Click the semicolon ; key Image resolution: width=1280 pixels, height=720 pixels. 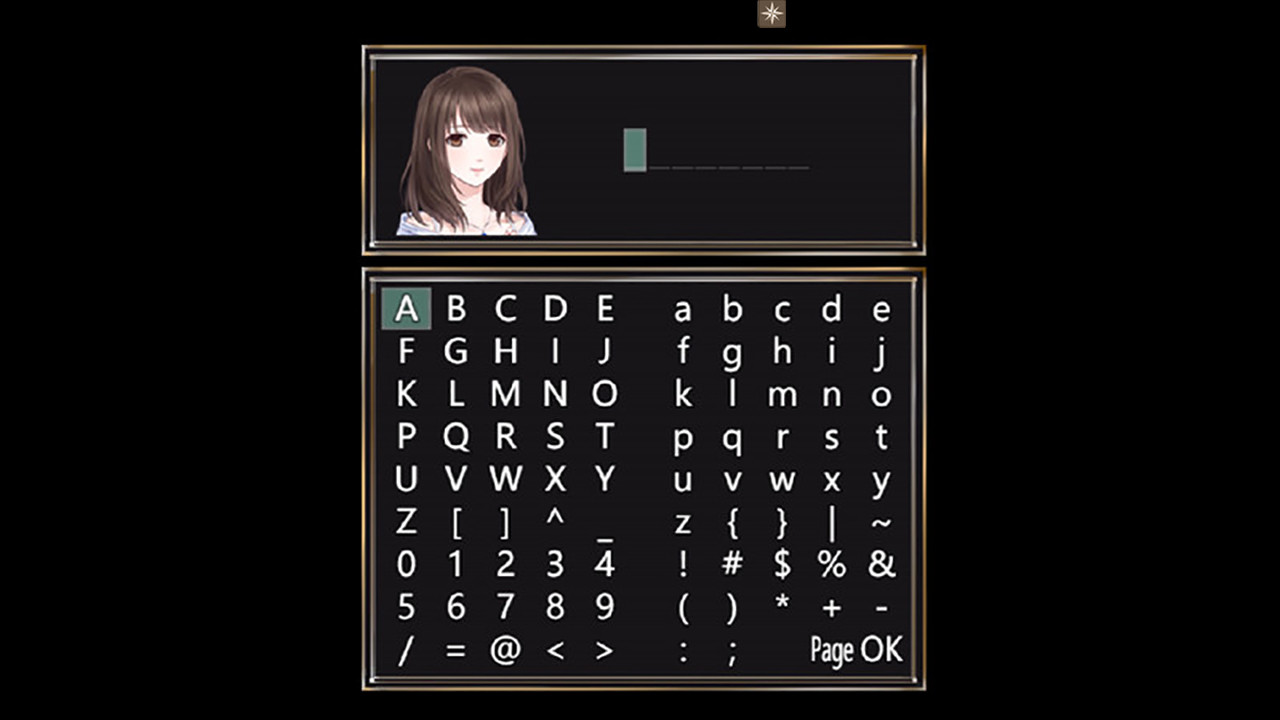pyautogui.click(x=732, y=650)
